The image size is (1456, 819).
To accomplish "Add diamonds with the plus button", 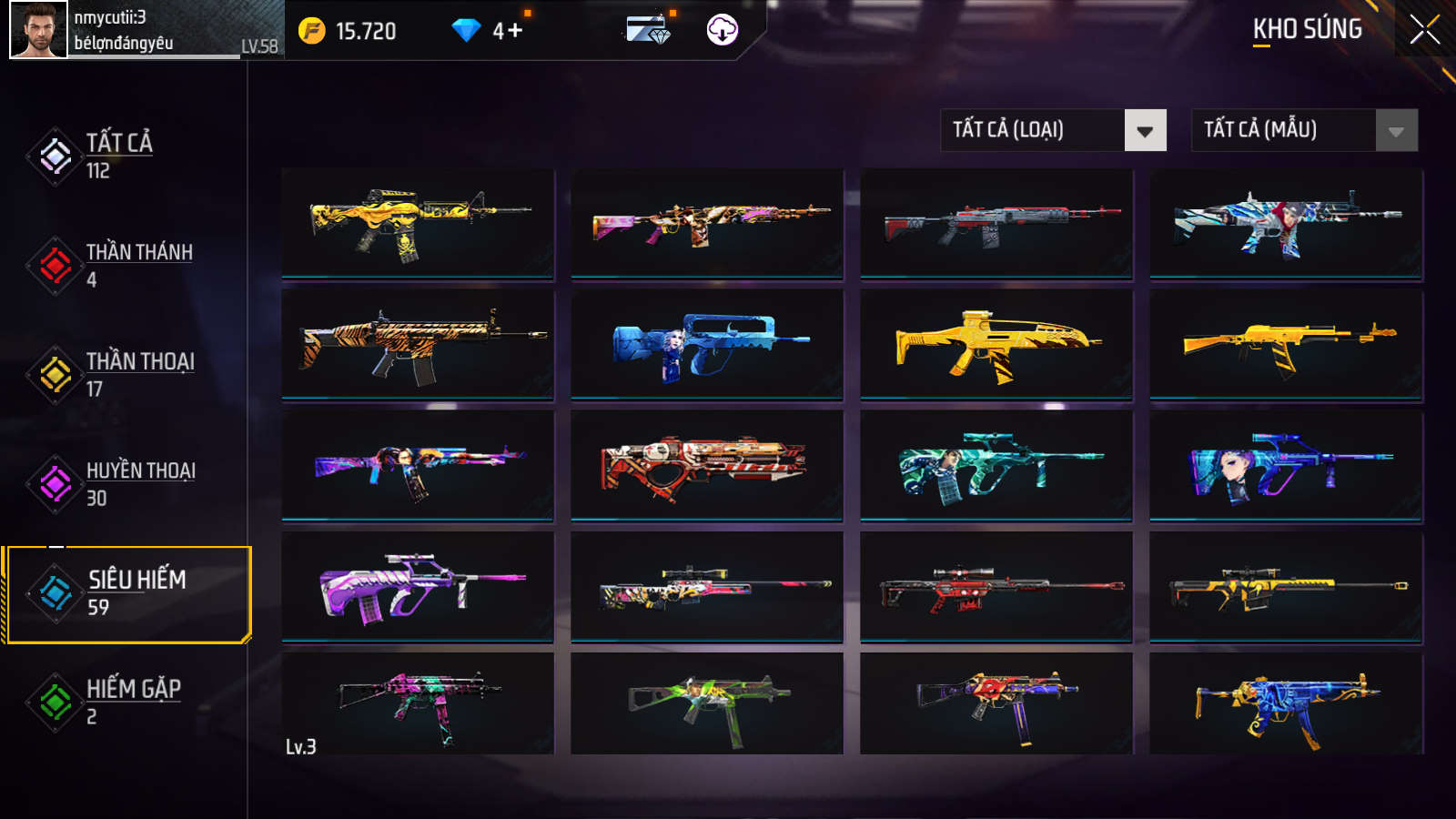I will point(515,31).
